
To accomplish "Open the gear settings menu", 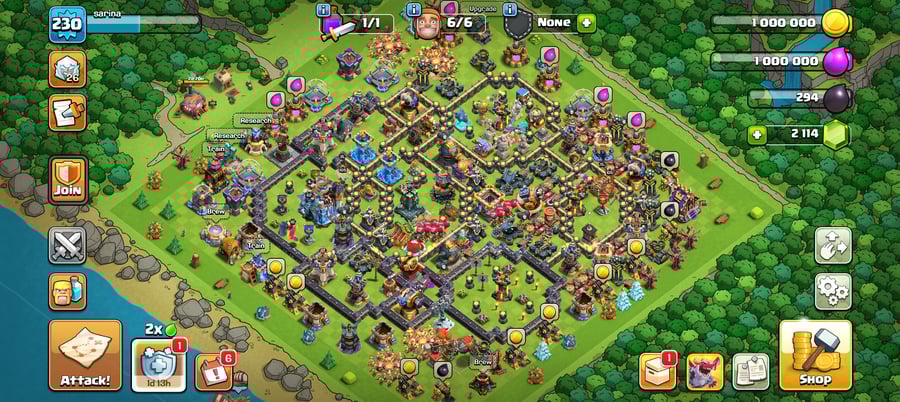I will (x=833, y=291).
